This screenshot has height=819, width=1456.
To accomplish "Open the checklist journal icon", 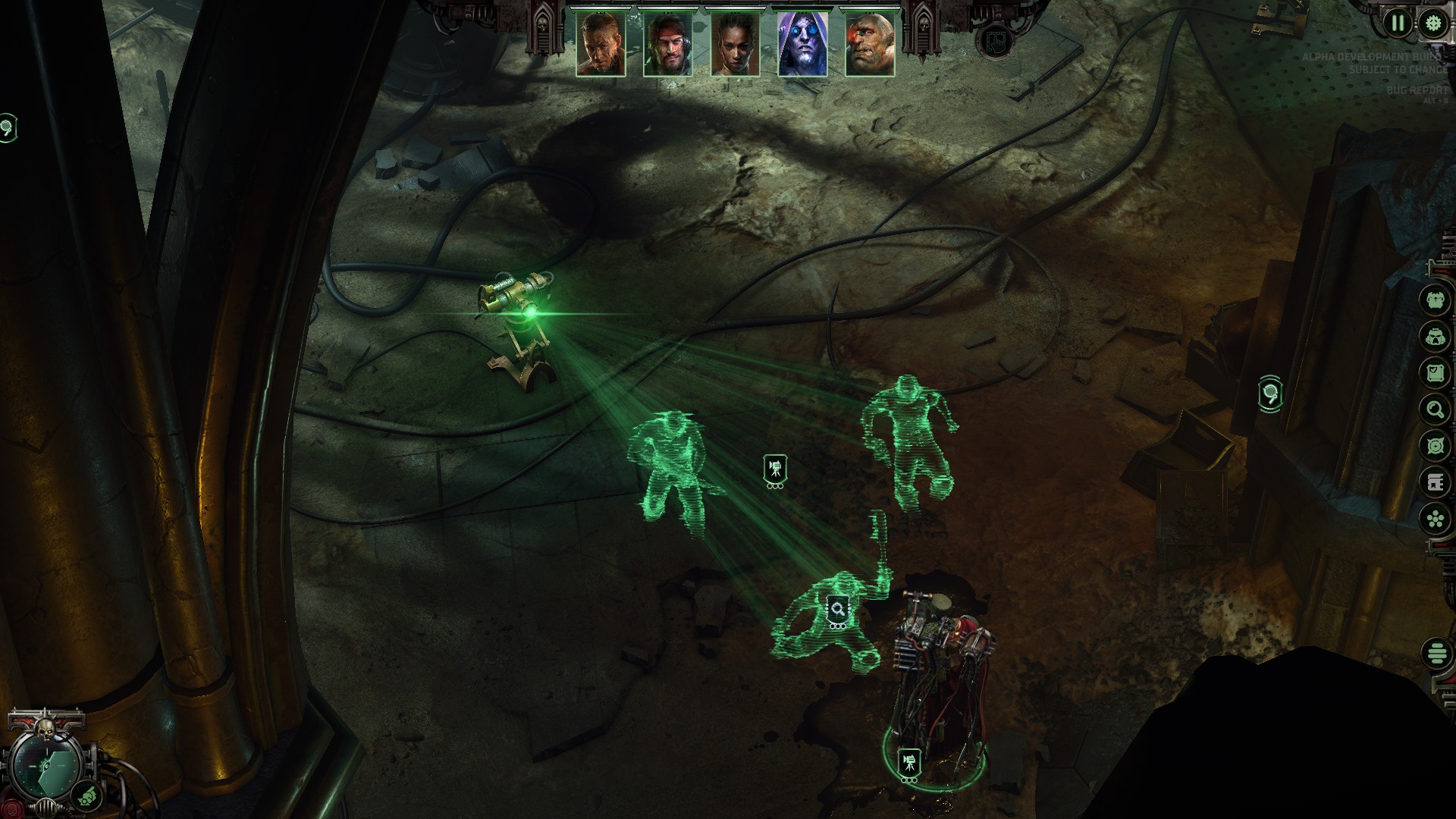I will [1435, 373].
